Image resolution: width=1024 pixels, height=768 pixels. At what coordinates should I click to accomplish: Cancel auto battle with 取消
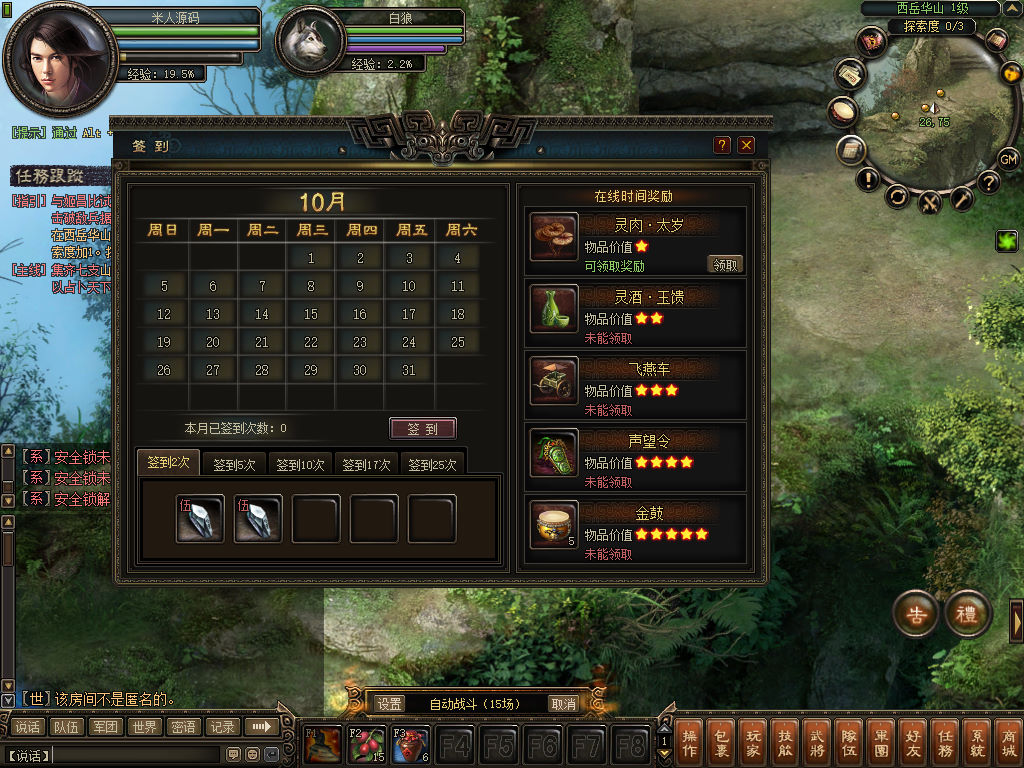click(564, 704)
